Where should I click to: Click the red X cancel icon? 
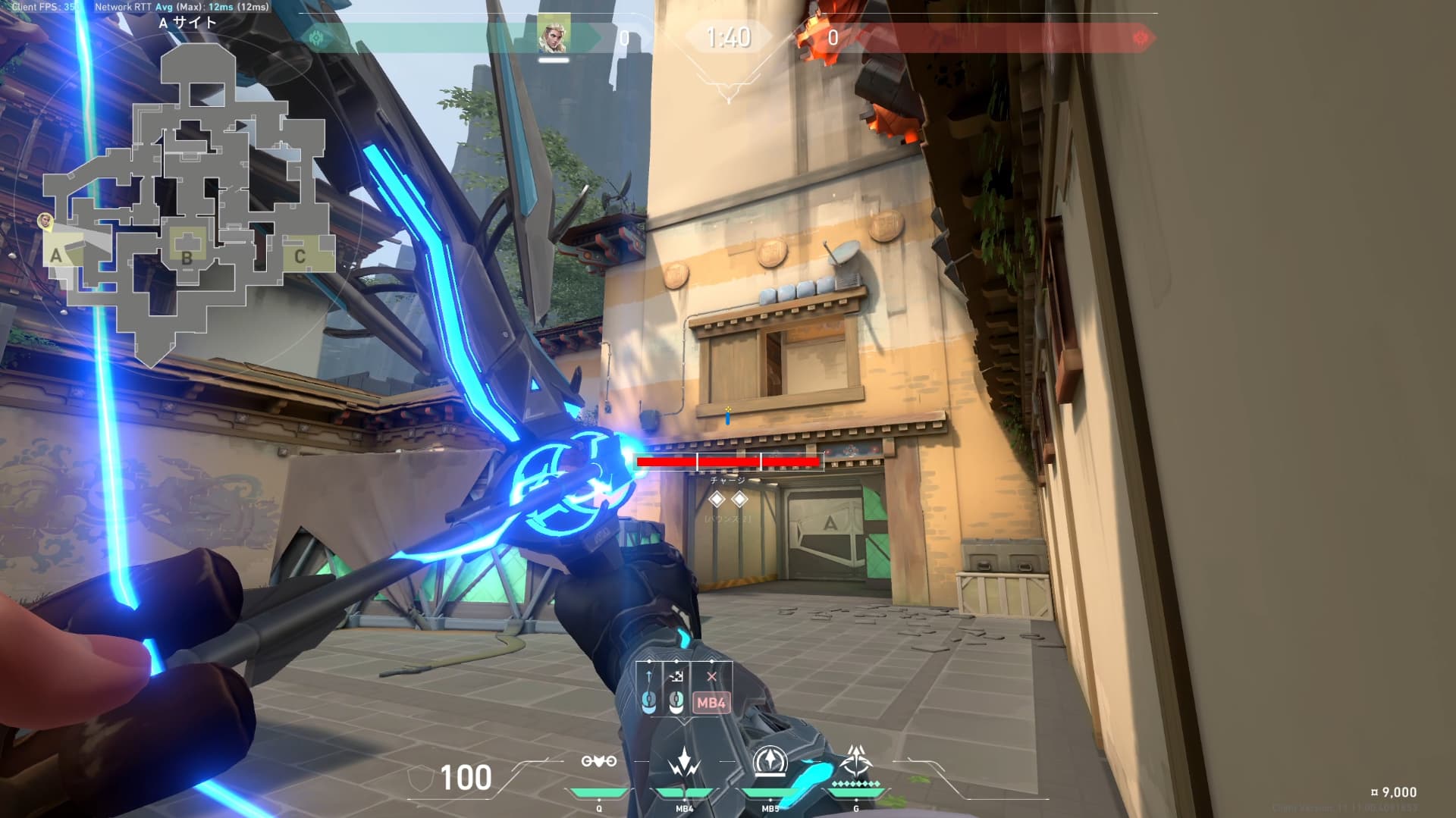pyautogui.click(x=711, y=676)
